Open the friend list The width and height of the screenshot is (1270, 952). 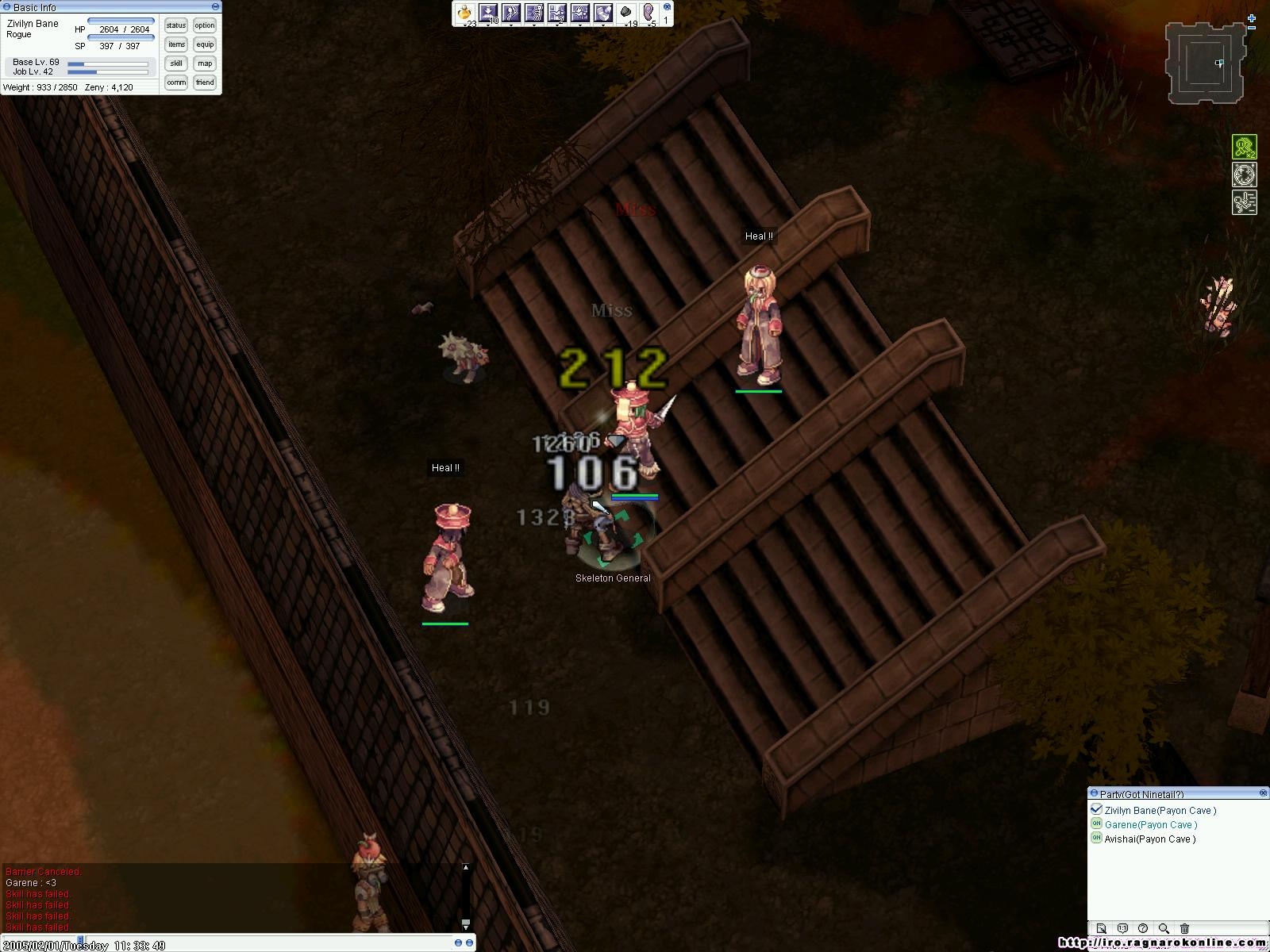205,83
